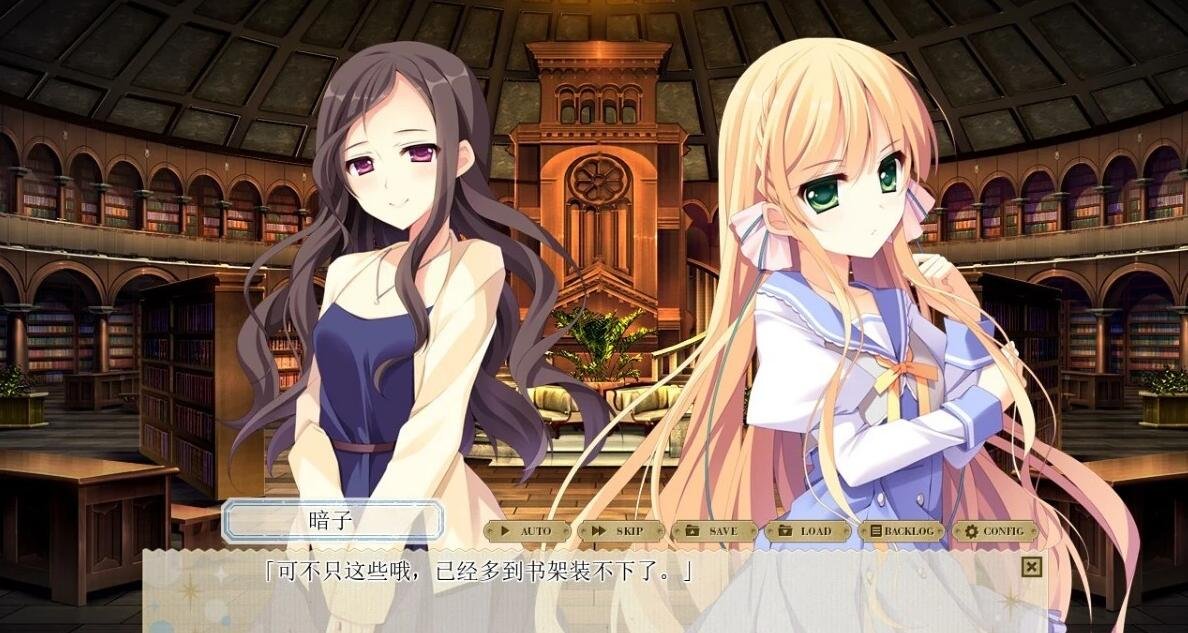This screenshot has width=1188, height=633.
Task: Open the LOAD game menu
Action: pyautogui.click(x=808, y=531)
